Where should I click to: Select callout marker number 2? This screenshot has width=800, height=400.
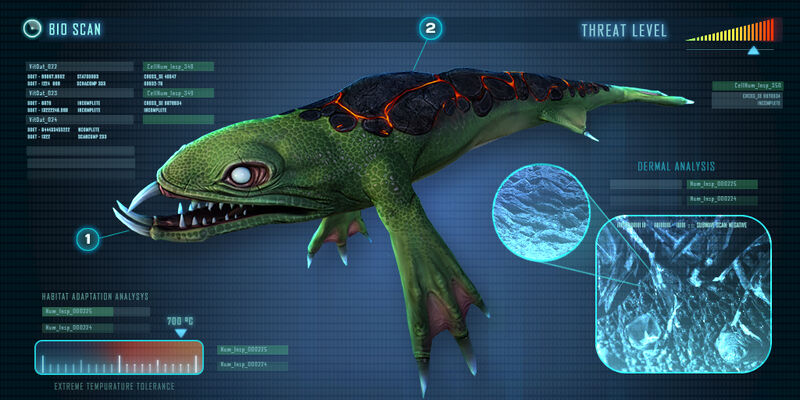point(430,30)
